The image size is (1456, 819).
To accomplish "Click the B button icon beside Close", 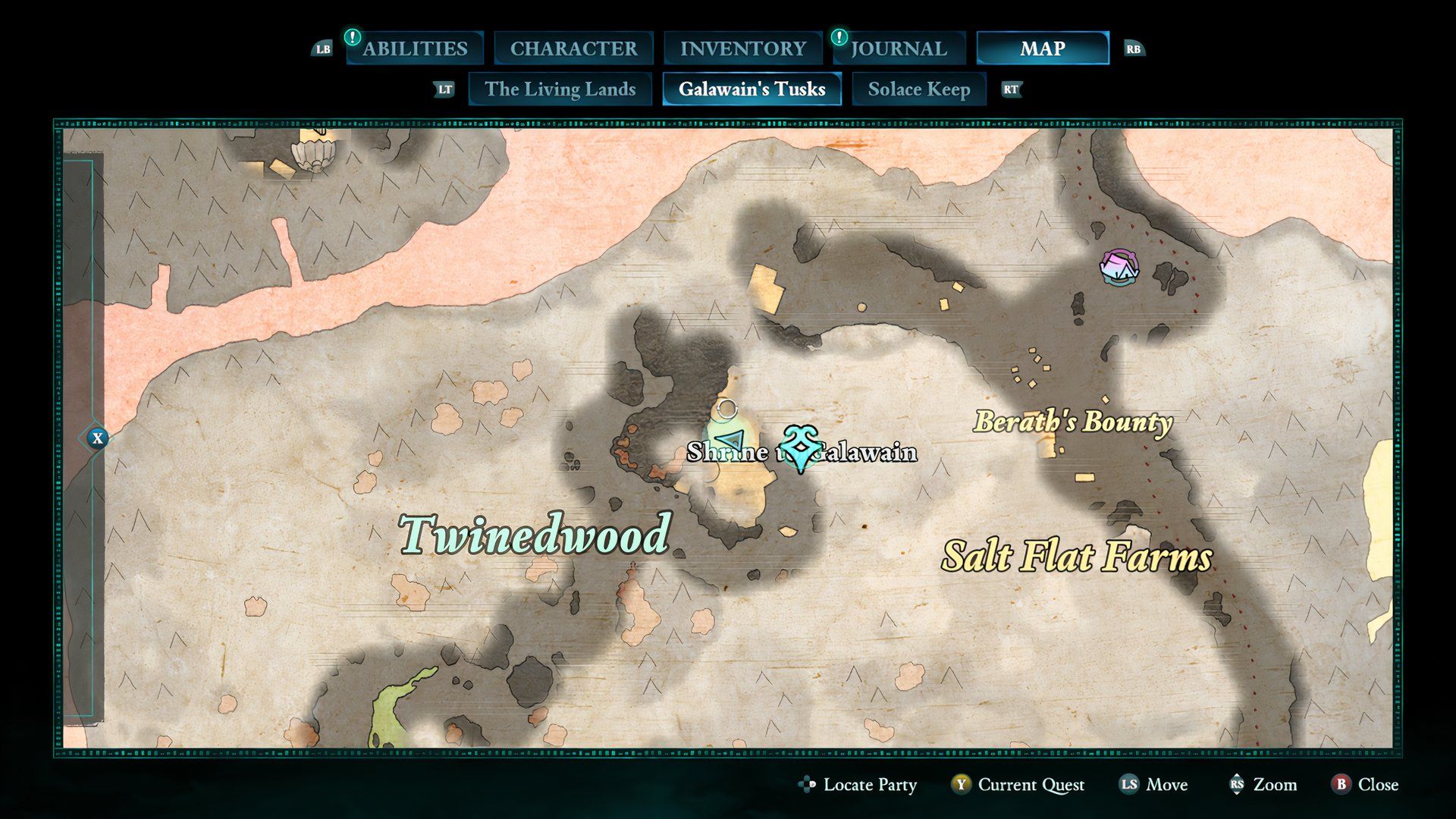I will tap(1342, 785).
